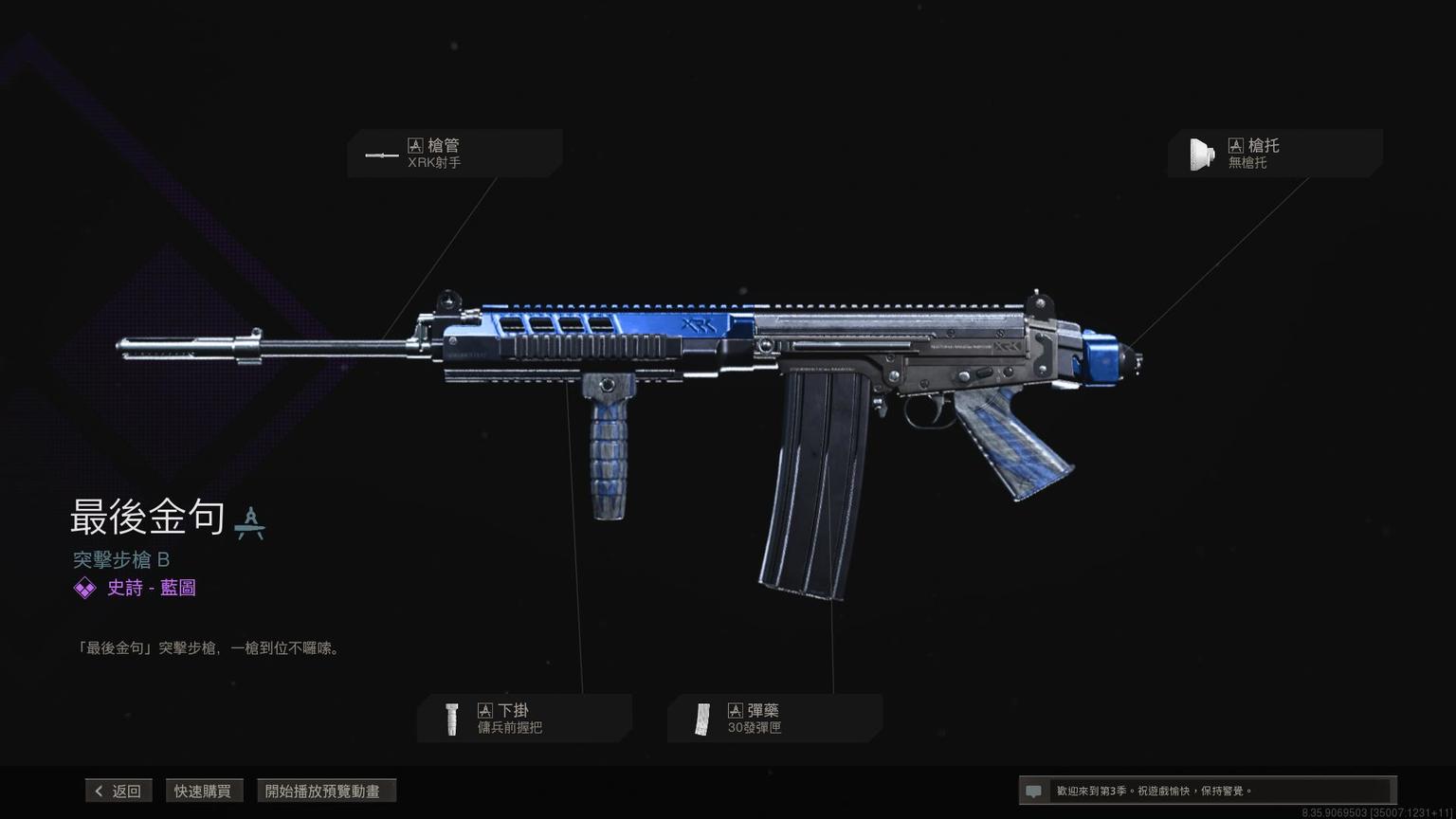Start the 開始播放預覽動畫 preview animation
Screen dimensions: 1456x819
326,791
